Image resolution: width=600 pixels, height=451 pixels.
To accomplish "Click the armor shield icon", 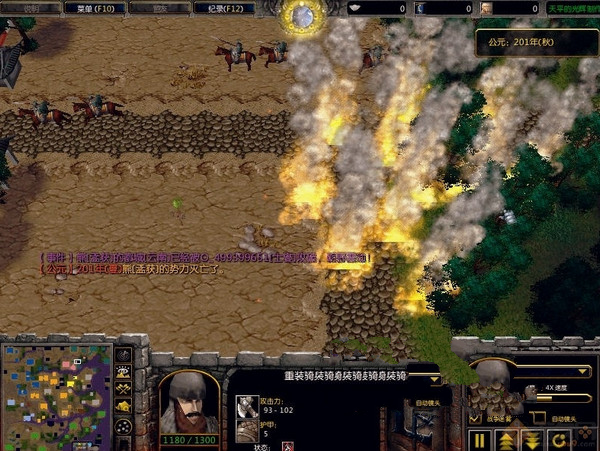I will tap(245, 428).
